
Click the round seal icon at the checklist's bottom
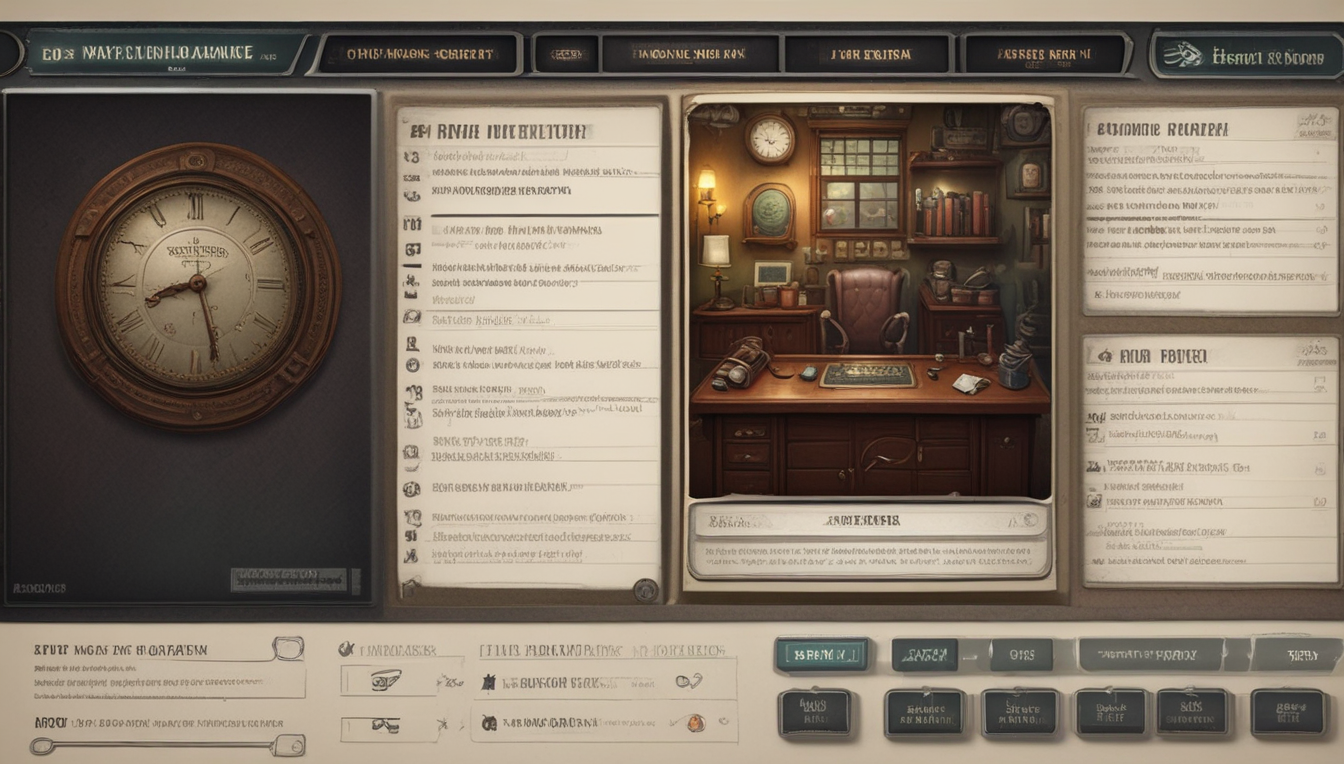[x=645, y=588]
